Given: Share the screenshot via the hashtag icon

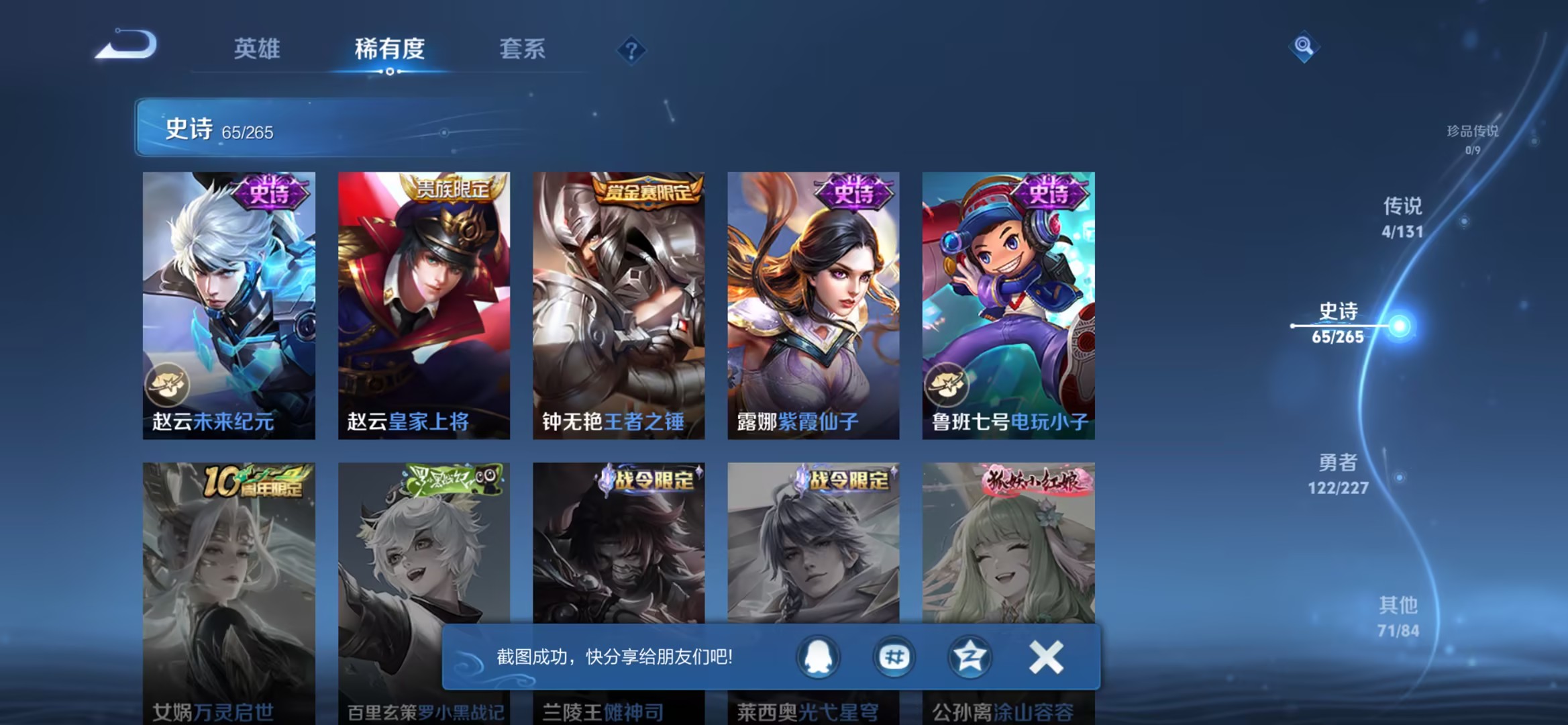Looking at the screenshot, I should (x=894, y=657).
